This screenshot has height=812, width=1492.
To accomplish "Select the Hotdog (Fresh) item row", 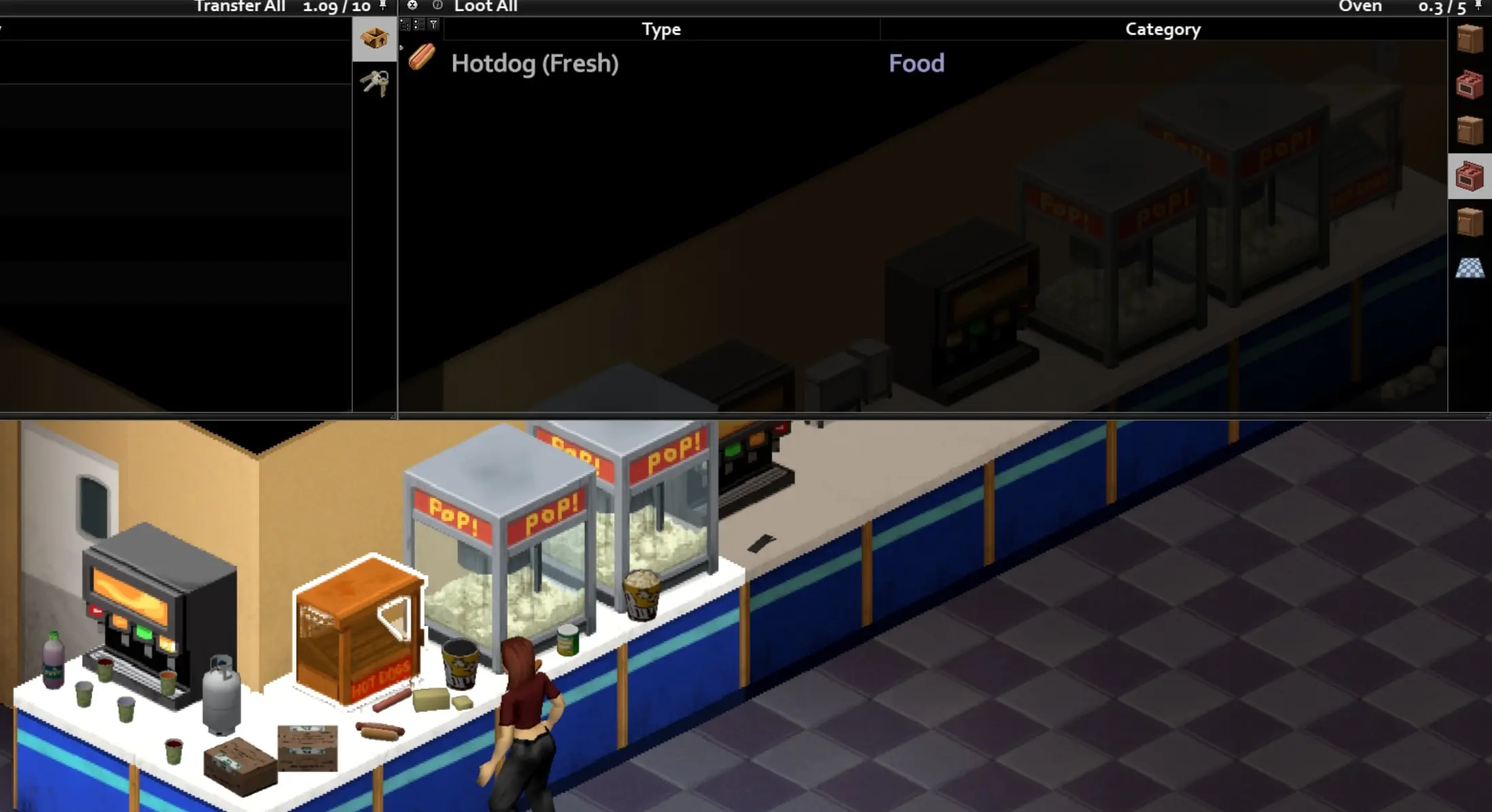I will click(x=535, y=63).
